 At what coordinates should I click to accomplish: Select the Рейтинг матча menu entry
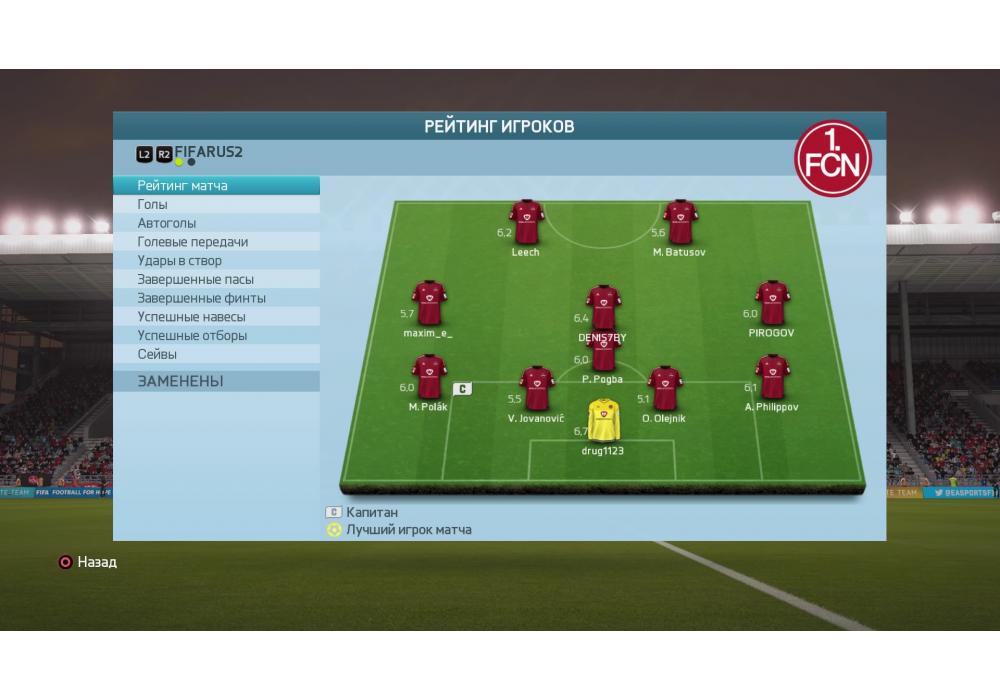click(x=216, y=186)
